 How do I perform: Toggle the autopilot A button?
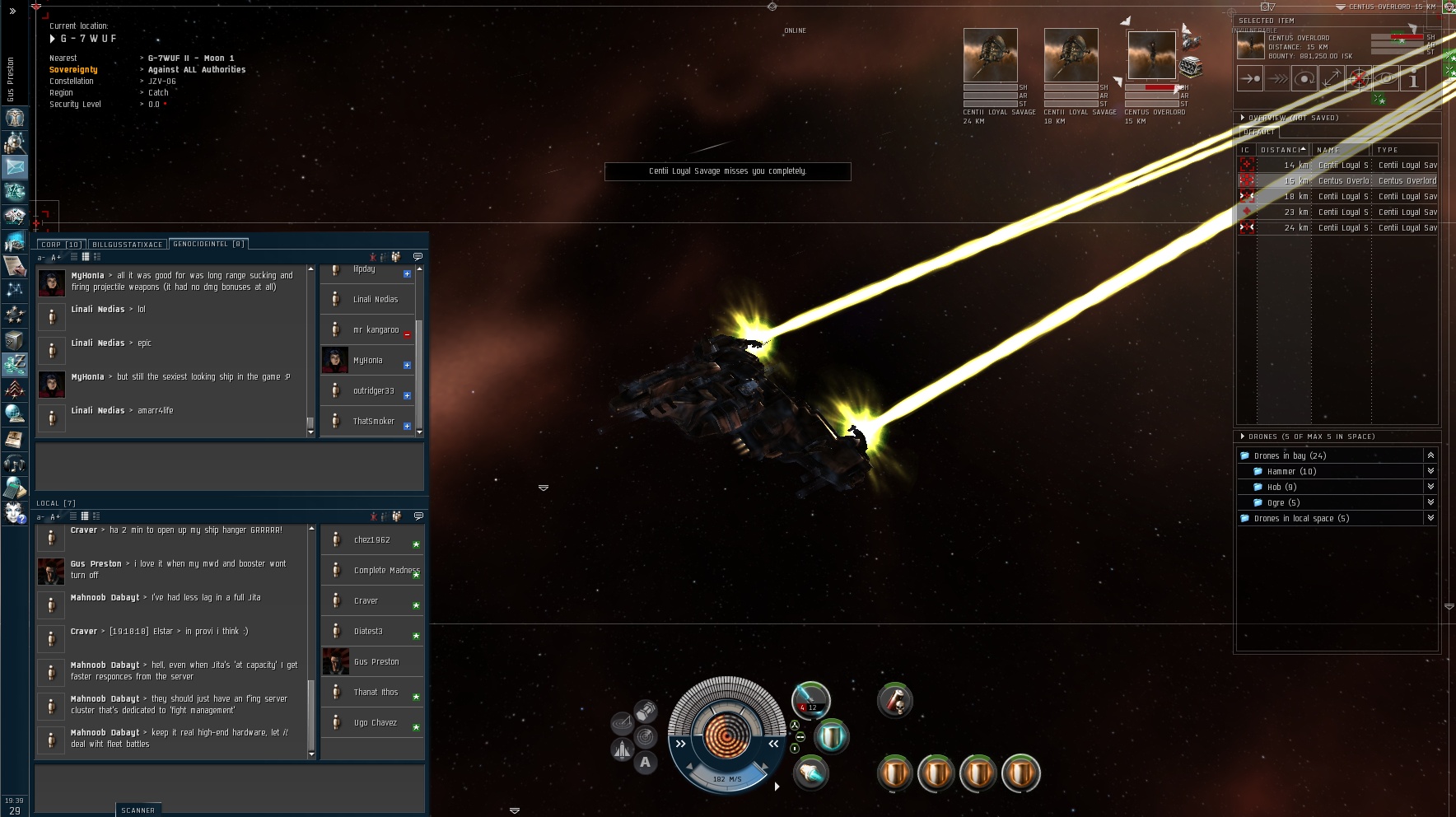645,762
